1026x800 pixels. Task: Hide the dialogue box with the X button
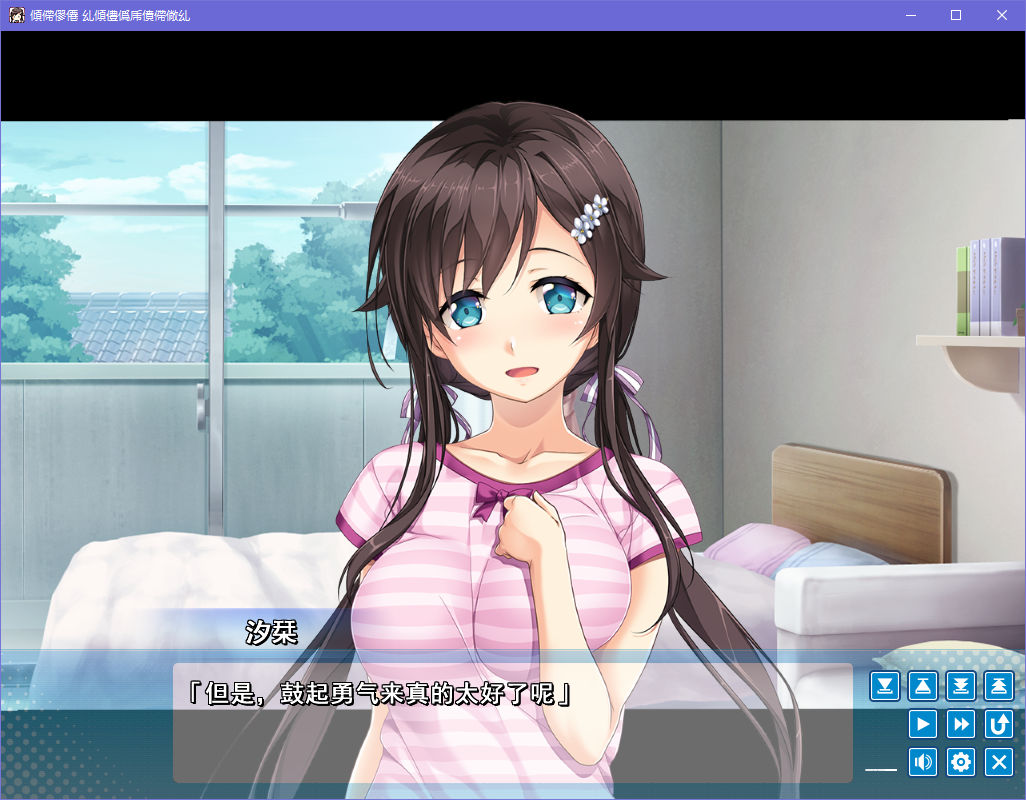point(999,762)
